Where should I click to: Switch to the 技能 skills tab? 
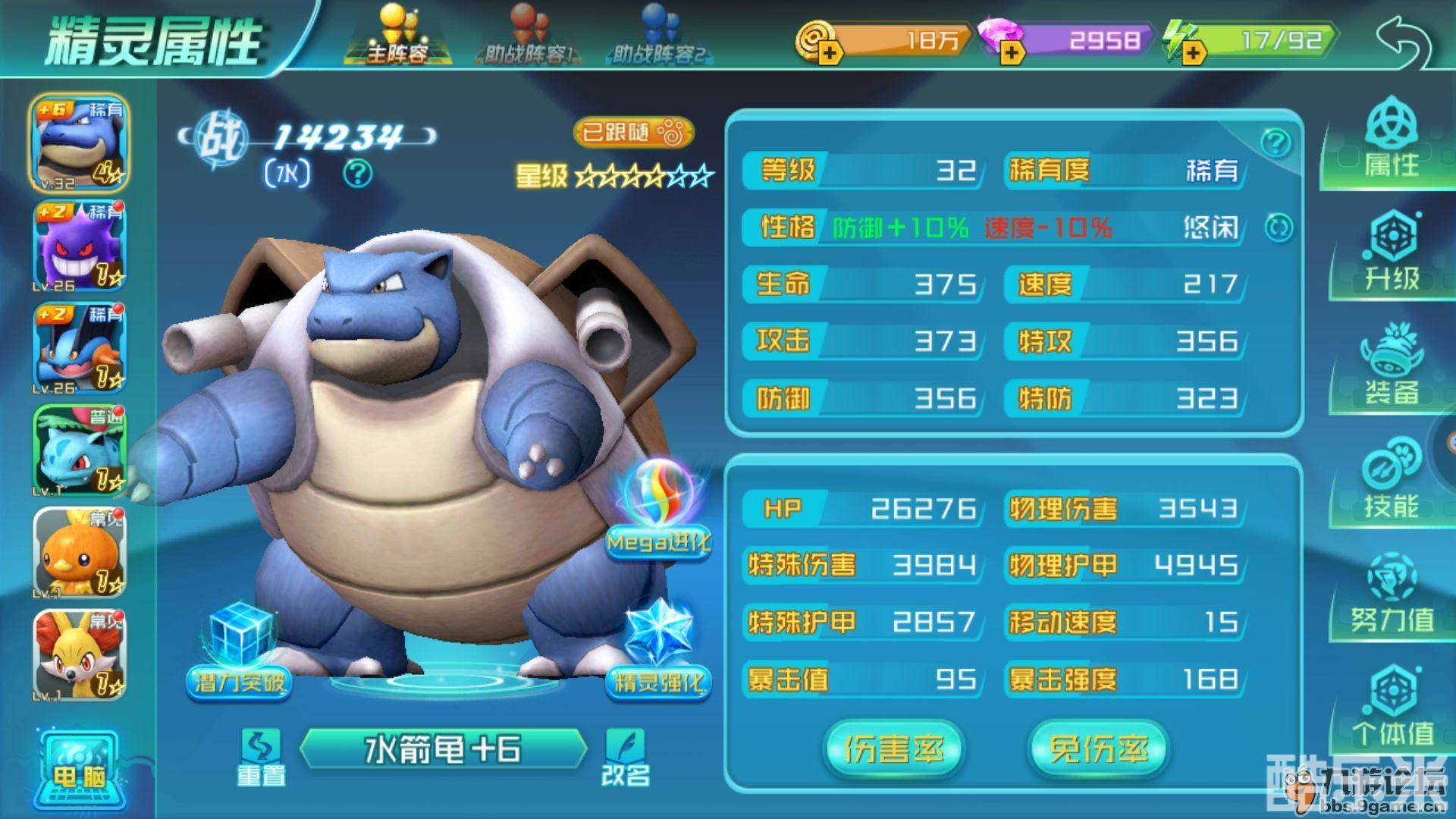pos(1392,482)
